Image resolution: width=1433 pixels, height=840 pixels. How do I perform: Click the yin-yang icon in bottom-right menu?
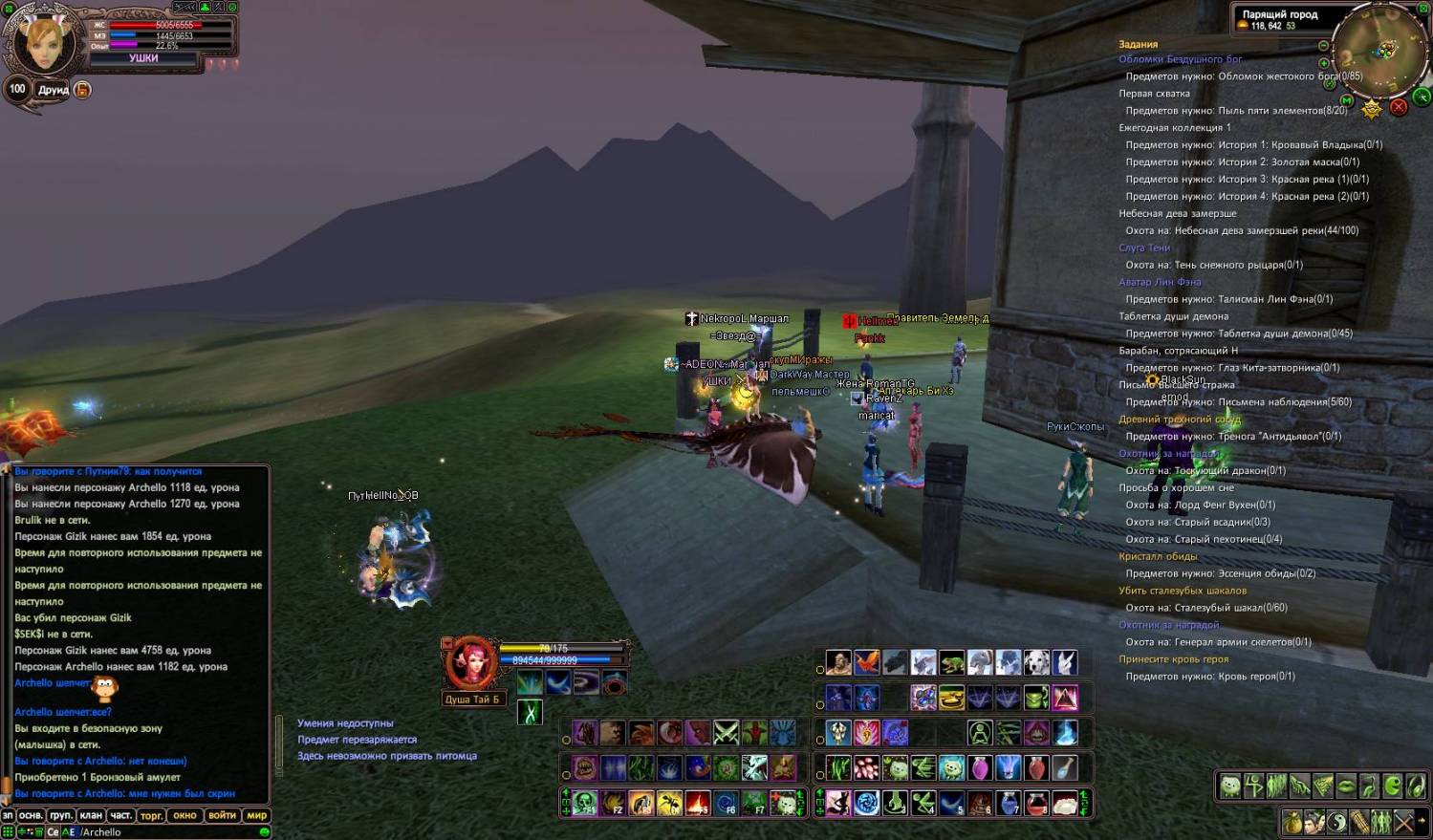point(1336,821)
